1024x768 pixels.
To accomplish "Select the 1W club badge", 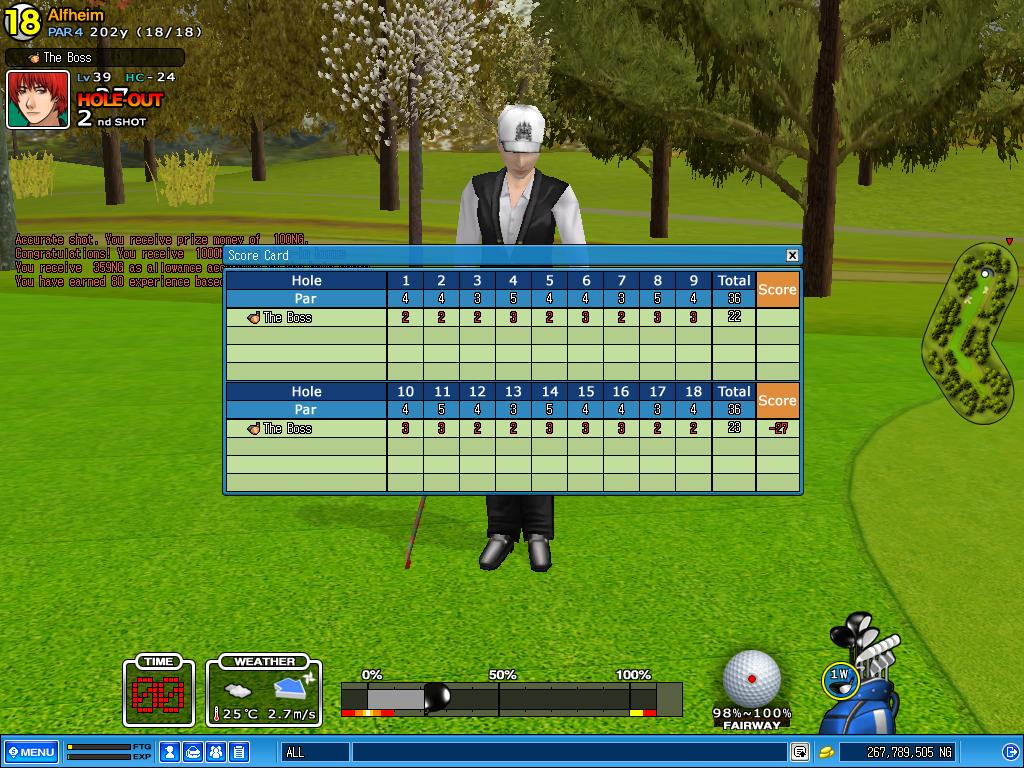I will pyautogui.click(x=839, y=677).
